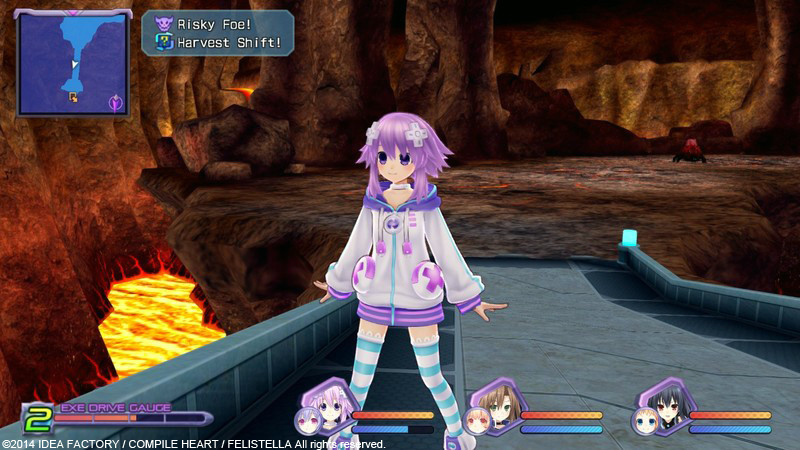Select the purple compass emblem on the minimap

tap(116, 101)
